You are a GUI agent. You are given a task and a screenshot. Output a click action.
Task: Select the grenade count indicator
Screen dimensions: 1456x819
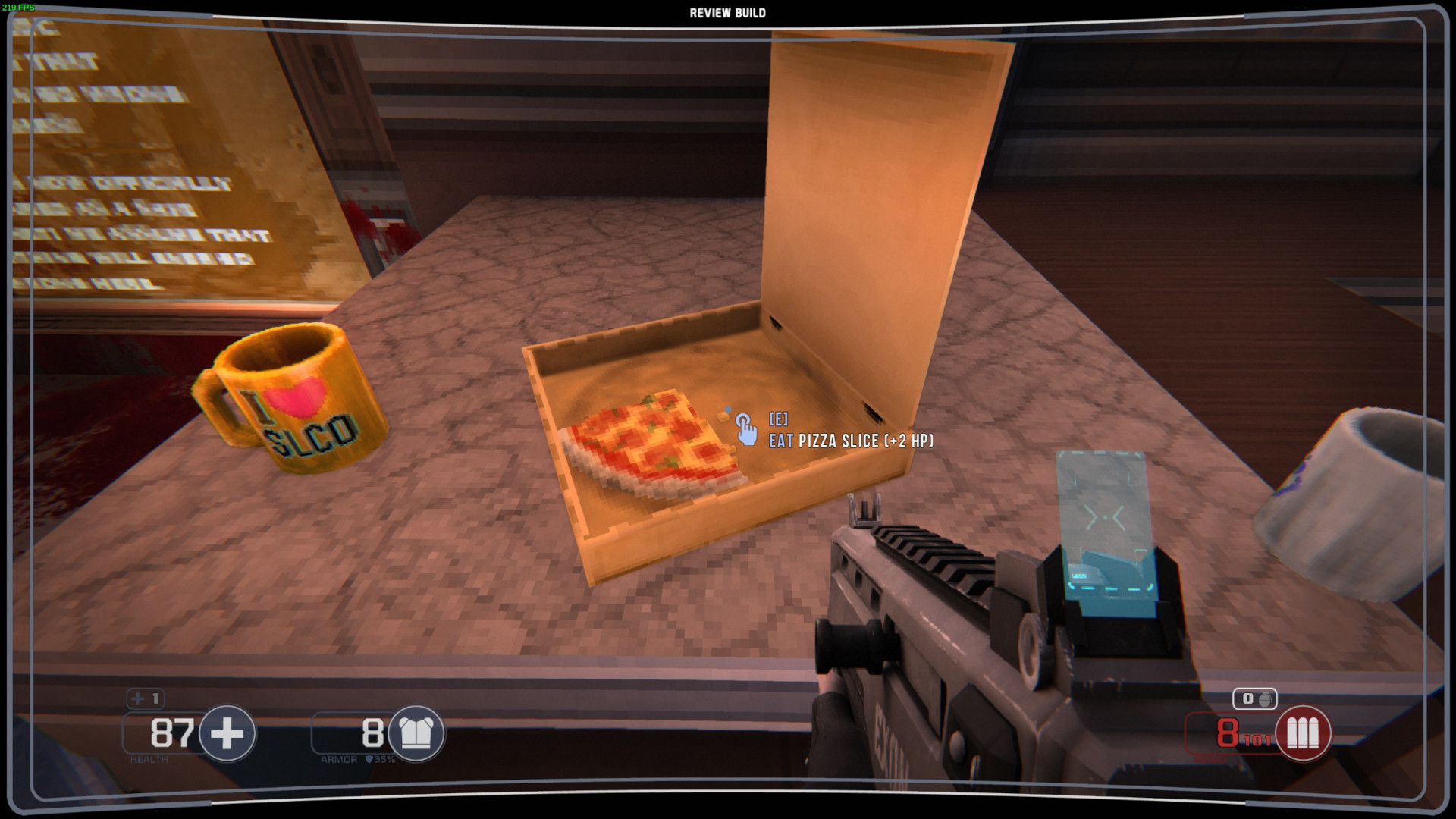click(1255, 698)
